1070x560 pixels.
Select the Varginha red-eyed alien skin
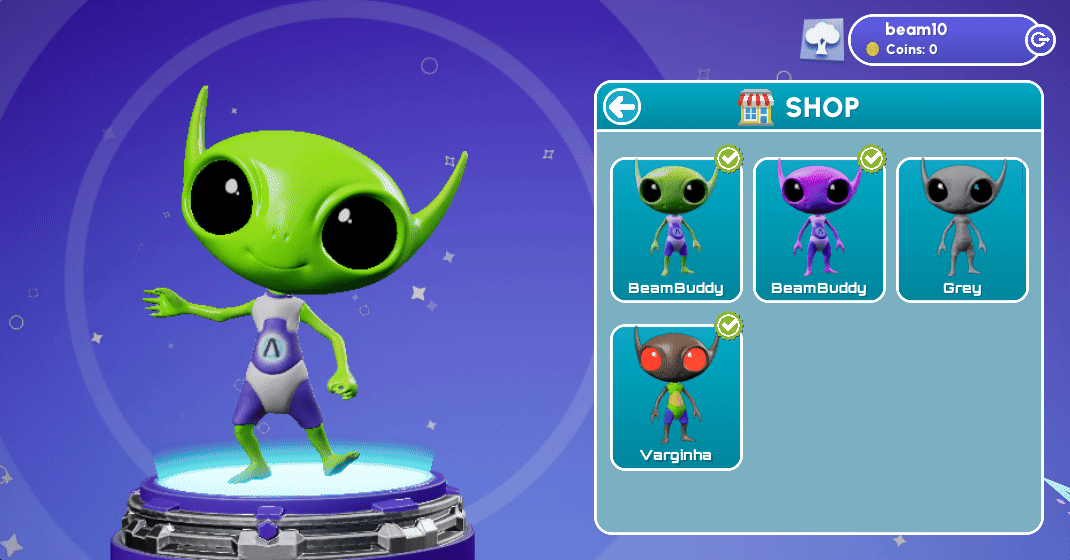tap(676, 396)
